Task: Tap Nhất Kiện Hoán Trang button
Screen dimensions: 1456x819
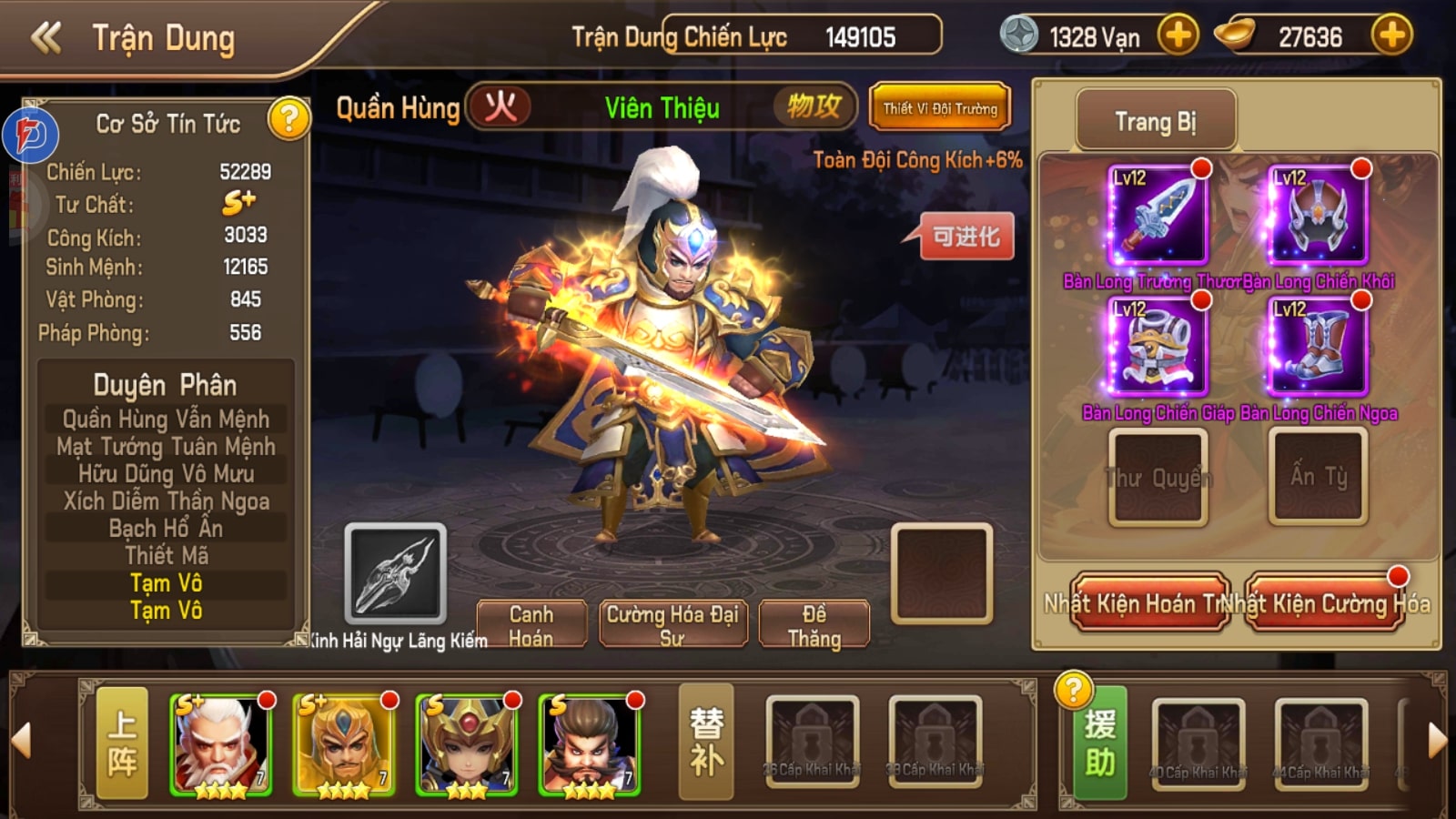Action: [x=1150, y=602]
